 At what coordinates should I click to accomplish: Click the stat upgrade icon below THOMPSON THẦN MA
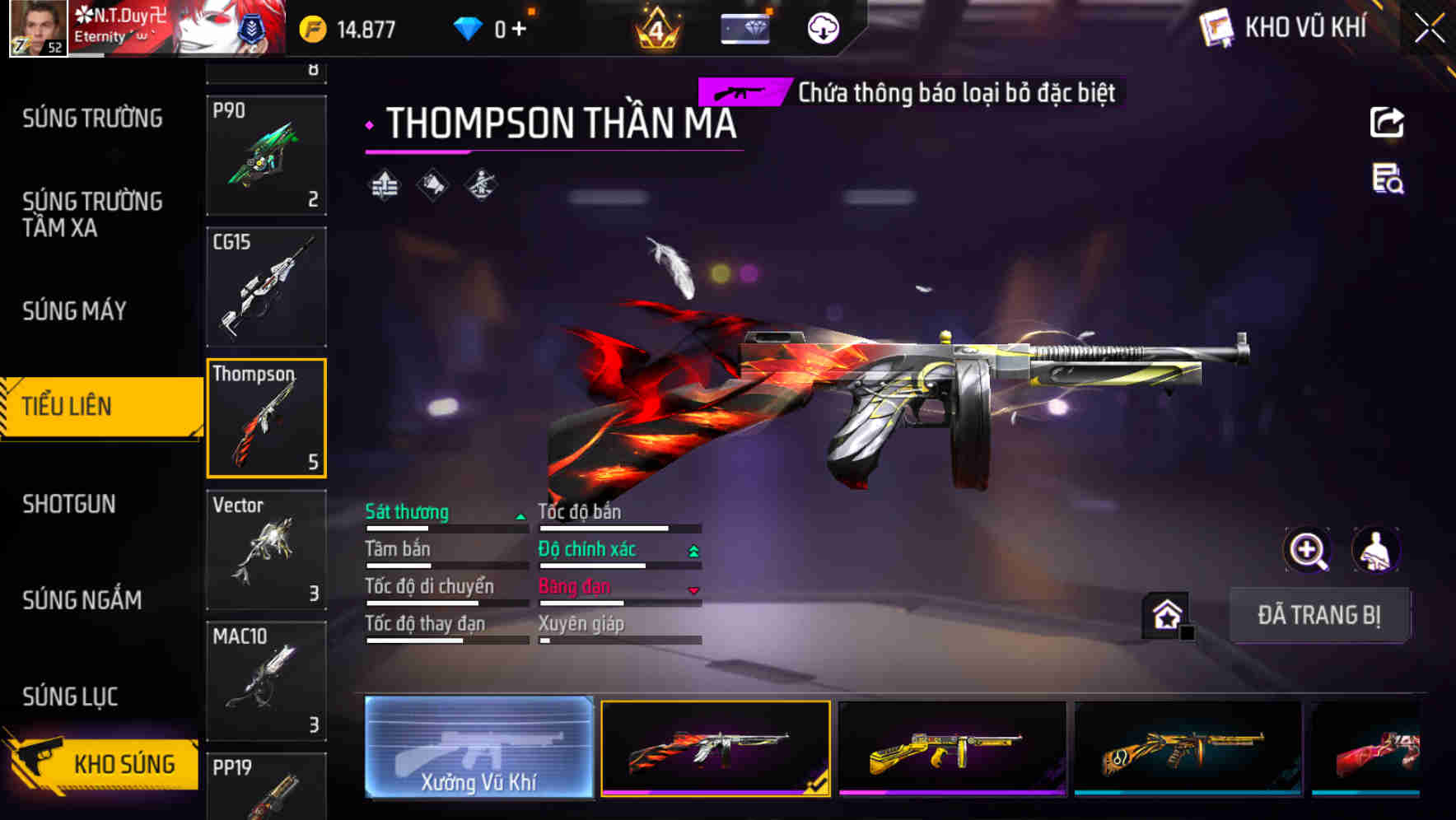tap(385, 184)
